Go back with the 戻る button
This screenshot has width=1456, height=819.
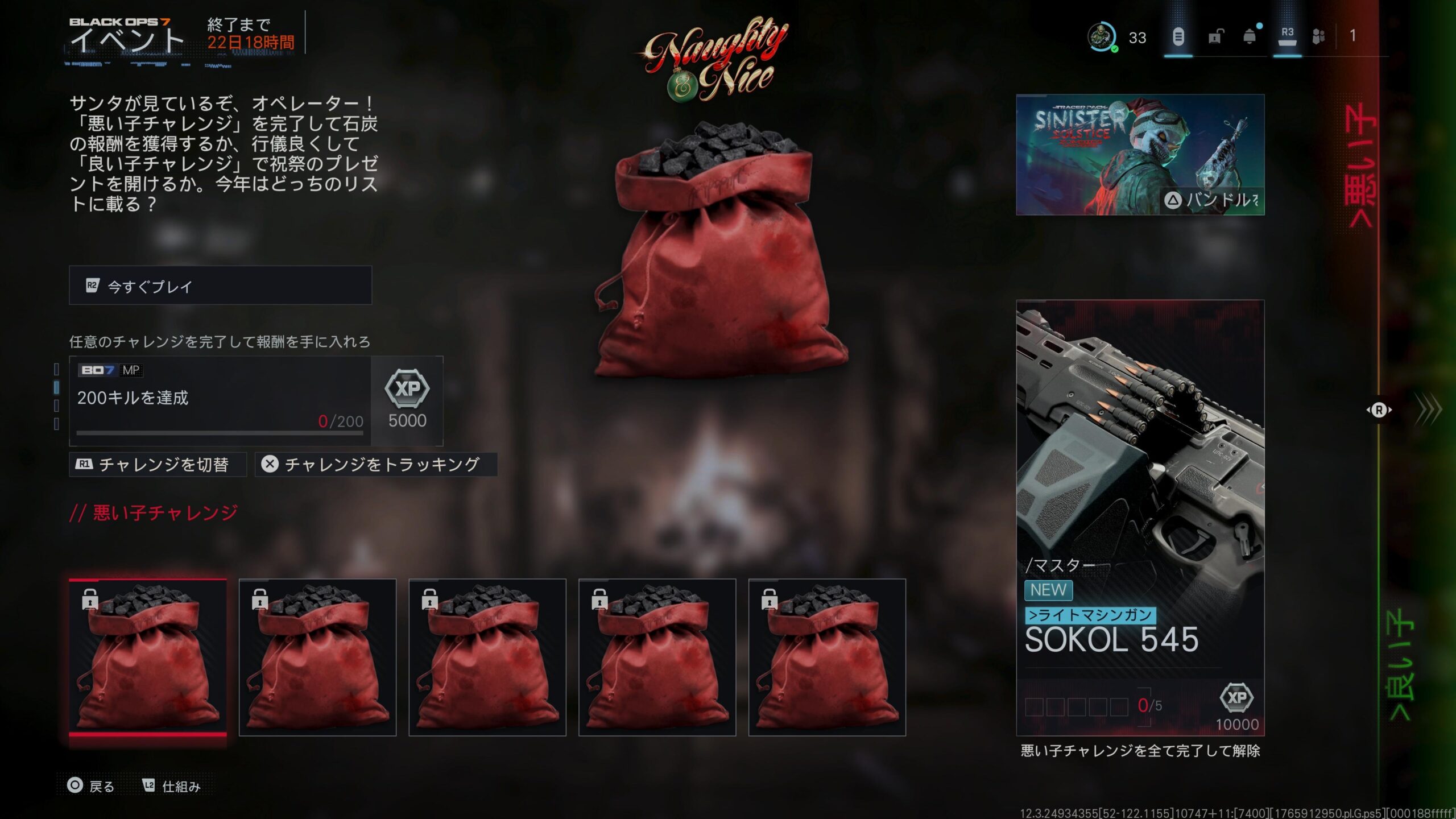point(91,786)
